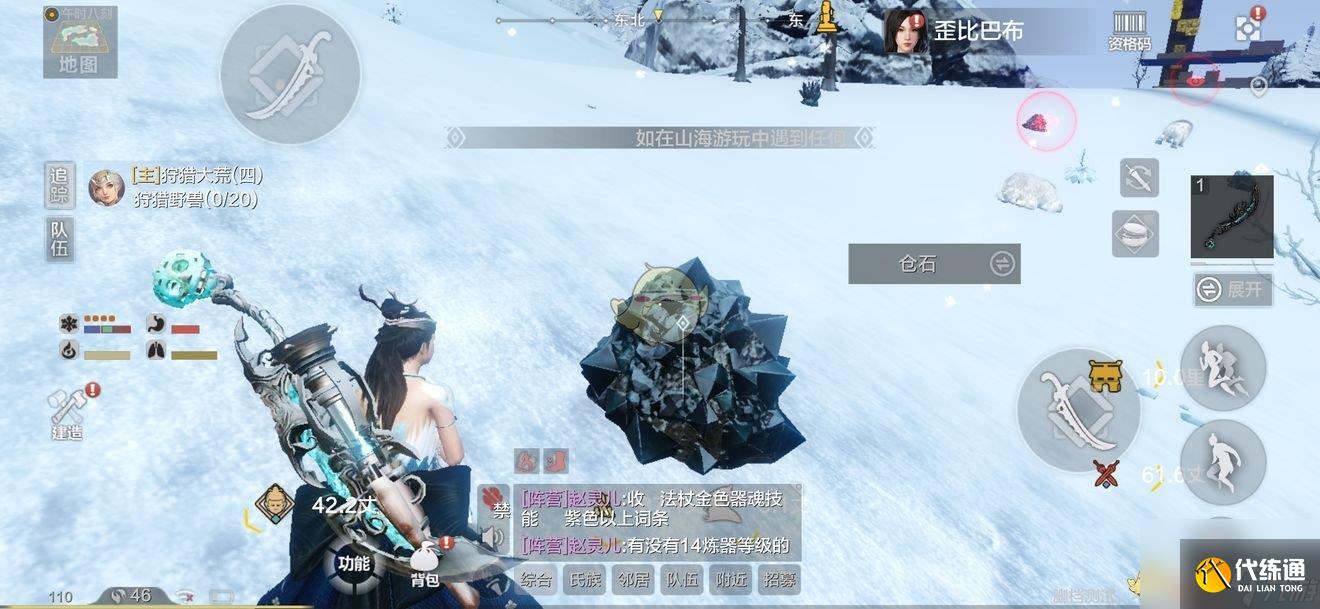Tap the large blade attack button
The height and width of the screenshot is (609, 1320).
(1078, 409)
